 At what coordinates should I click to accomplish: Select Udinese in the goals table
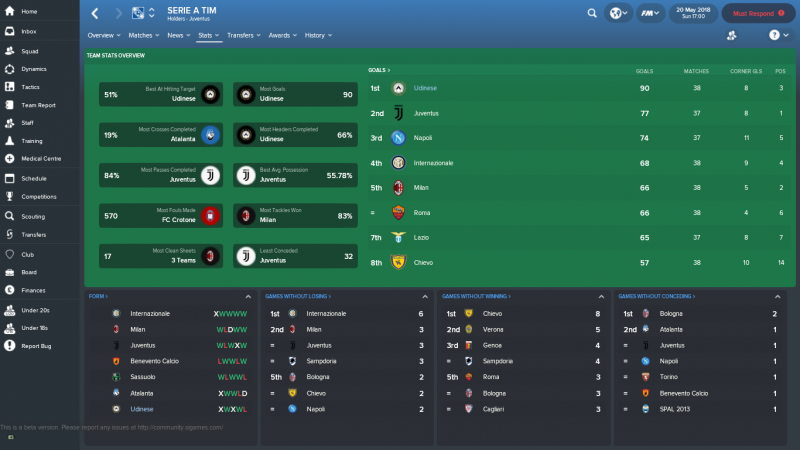(x=431, y=88)
